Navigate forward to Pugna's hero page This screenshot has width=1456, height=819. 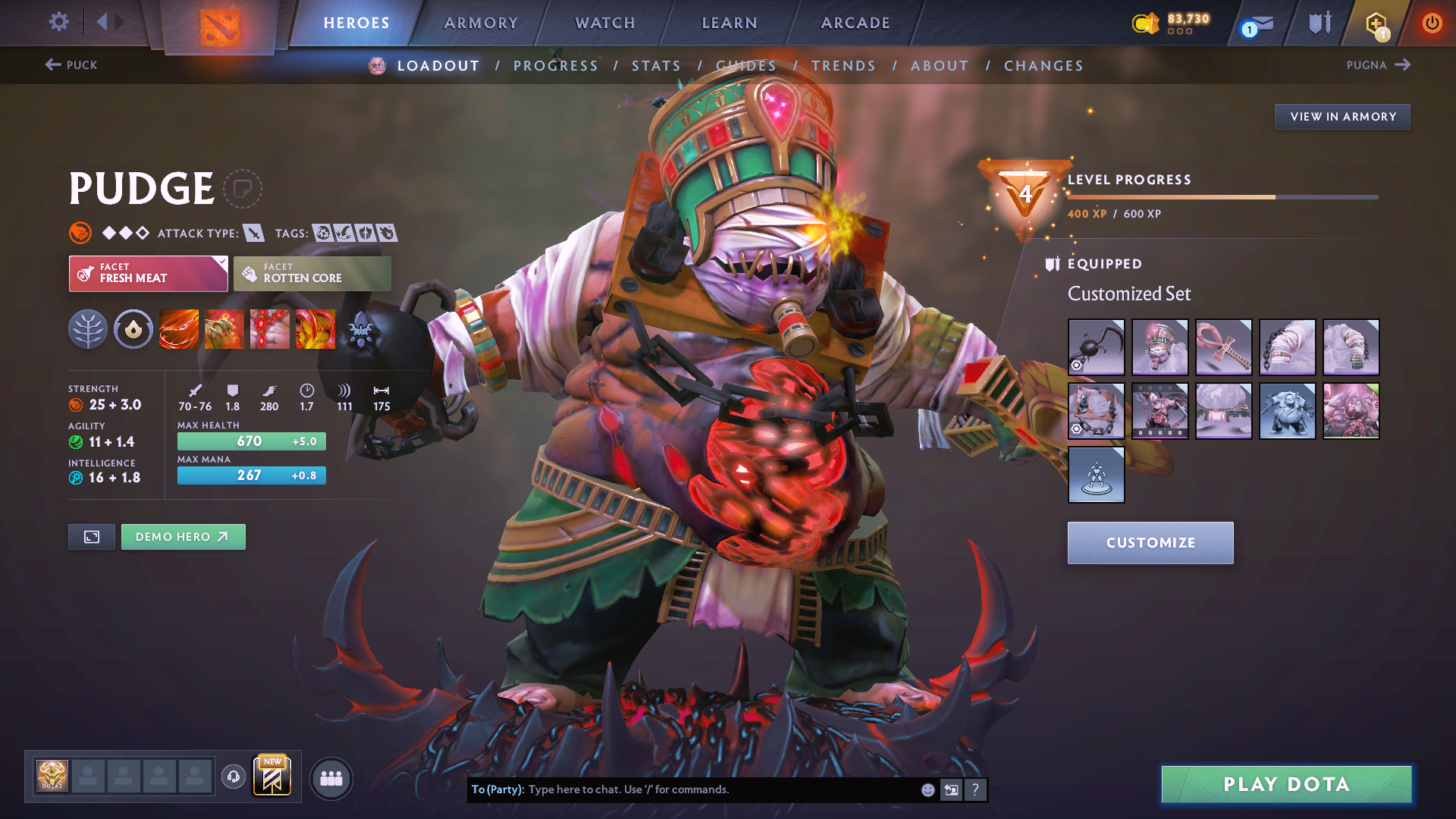tap(1379, 65)
